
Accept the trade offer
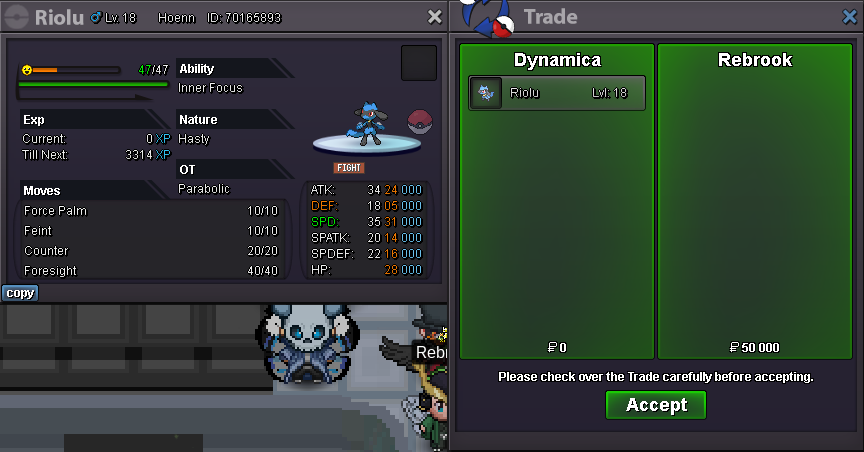coord(656,405)
